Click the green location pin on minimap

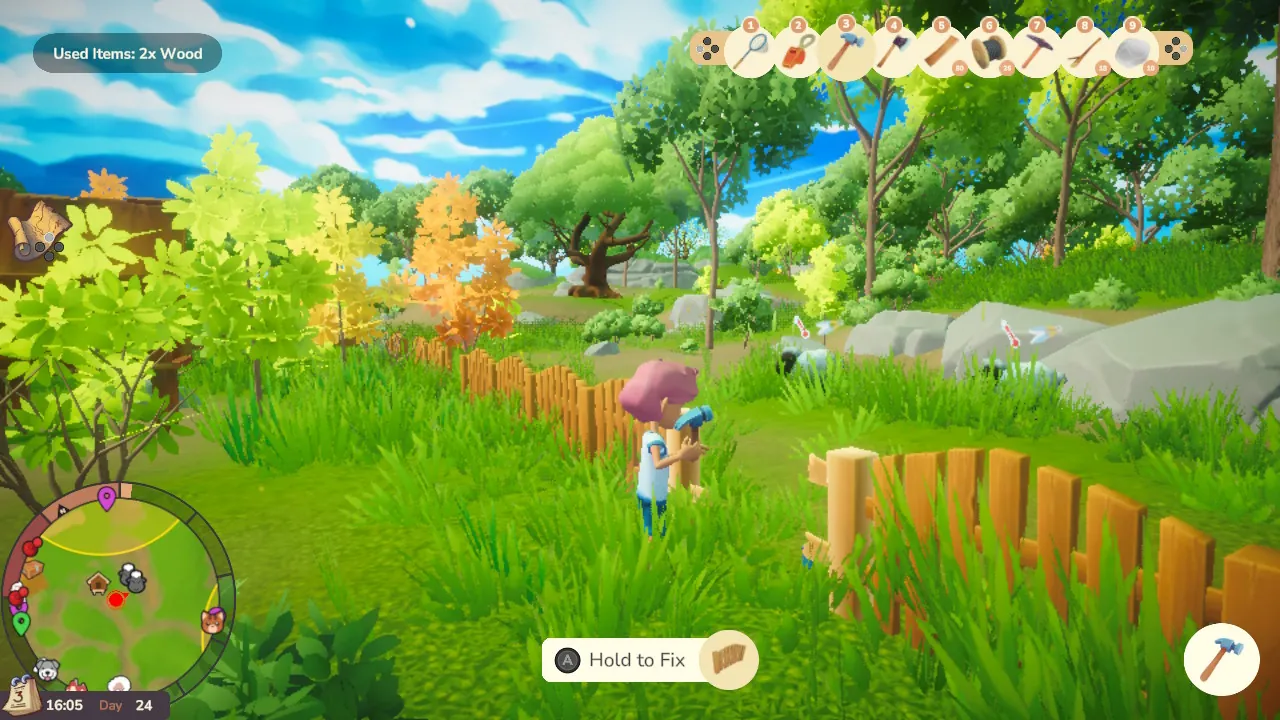(21, 624)
